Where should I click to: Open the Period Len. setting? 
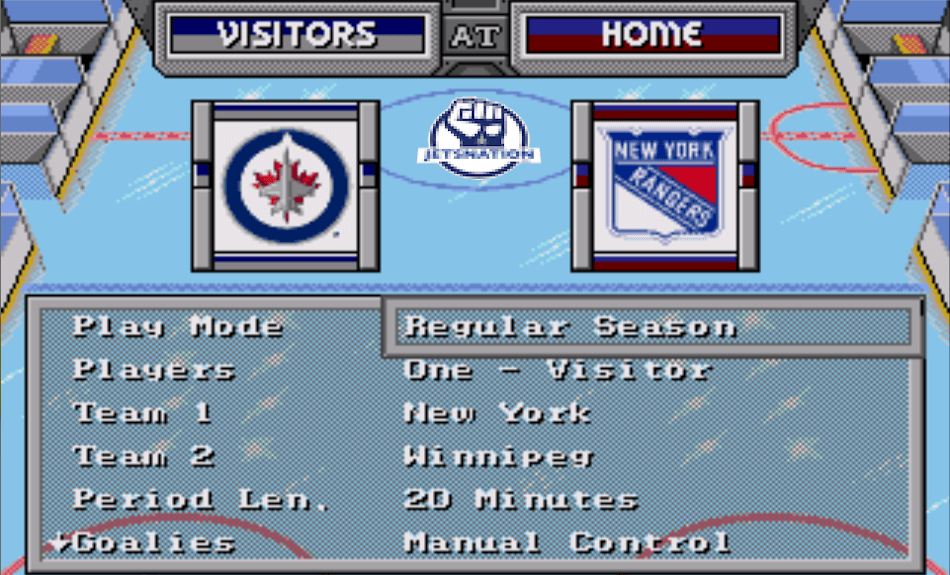click(x=201, y=499)
